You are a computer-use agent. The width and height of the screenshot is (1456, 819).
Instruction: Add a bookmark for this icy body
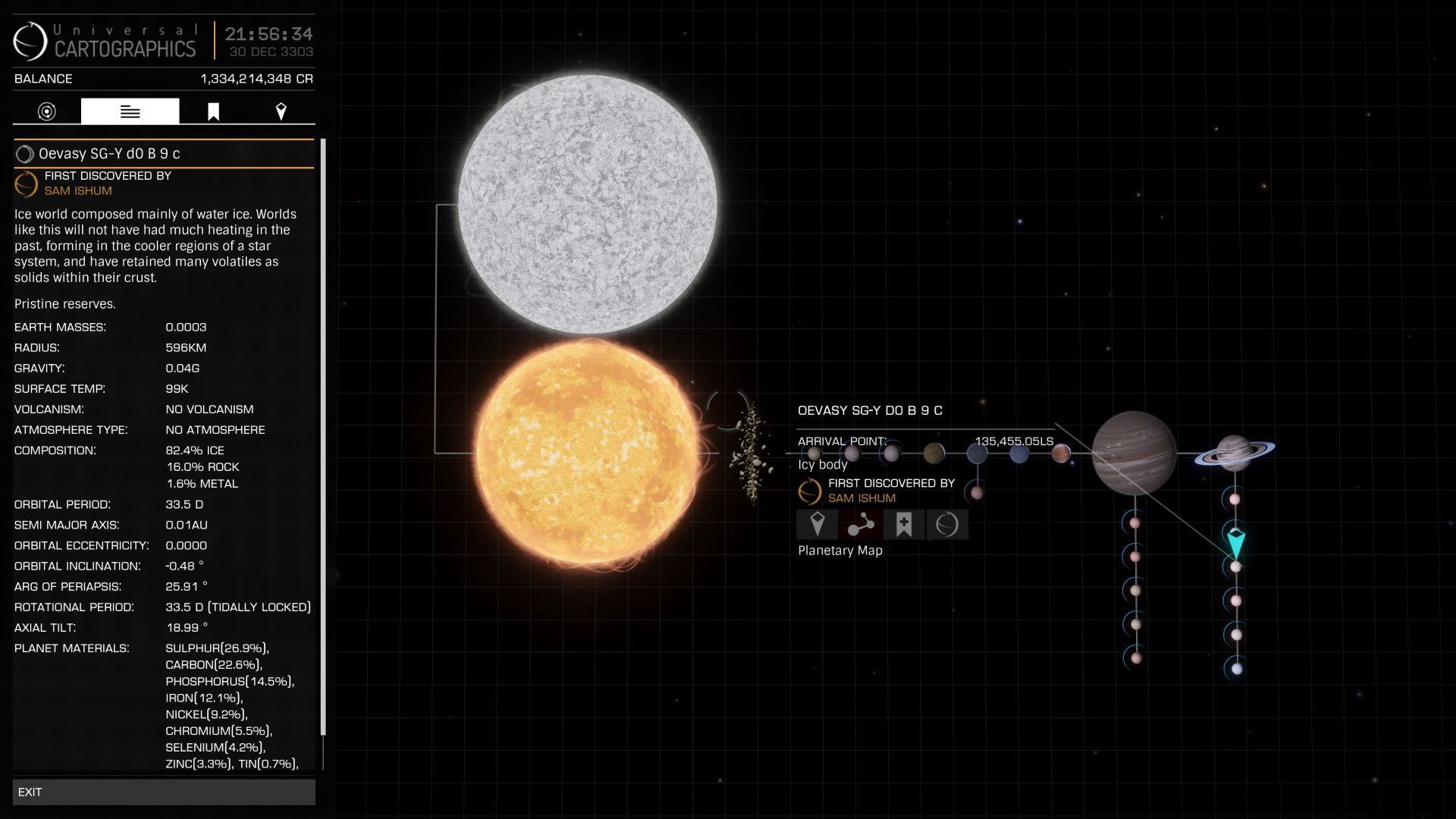click(x=903, y=524)
